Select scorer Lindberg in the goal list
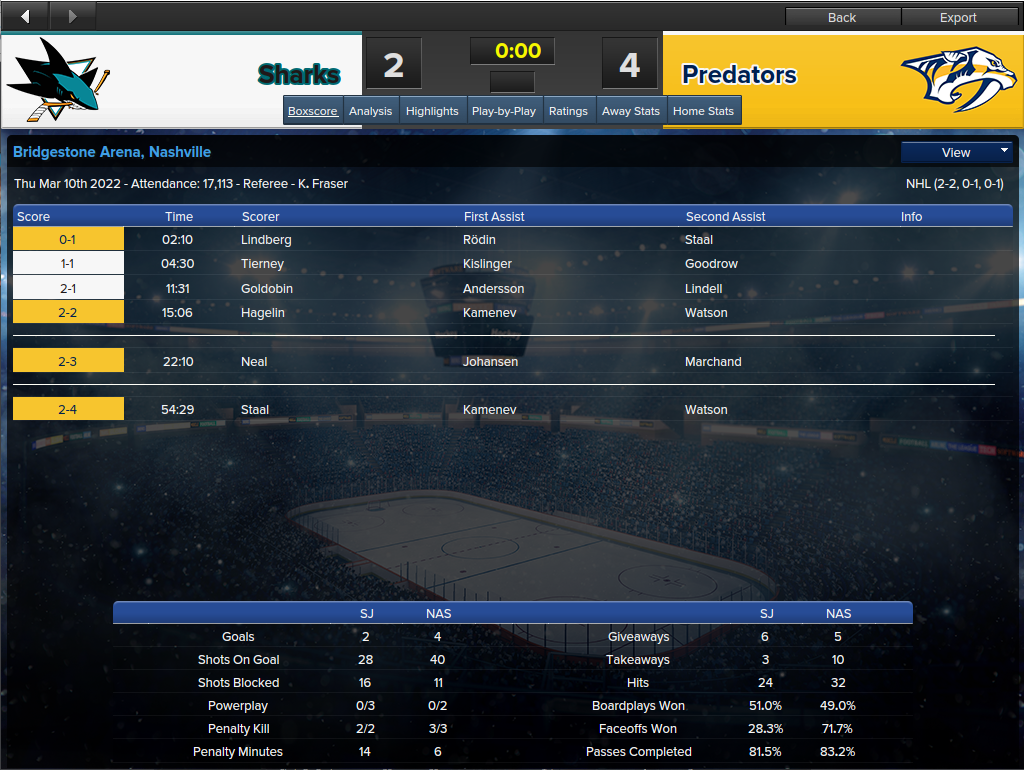This screenshot has width=1024, height=770. pyautogui.click(x=264, y=240)
